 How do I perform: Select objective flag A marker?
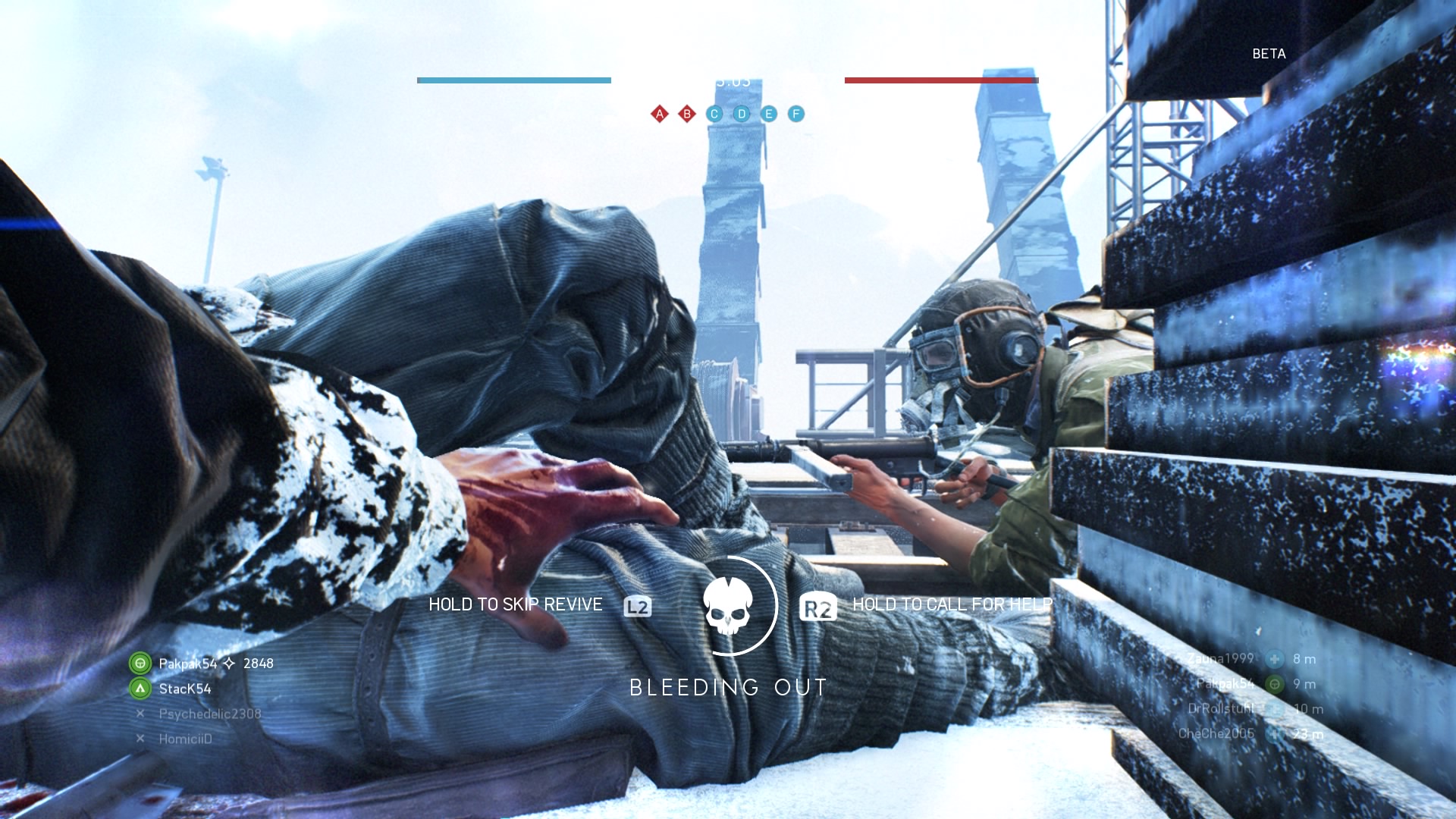tap(660, 114)
